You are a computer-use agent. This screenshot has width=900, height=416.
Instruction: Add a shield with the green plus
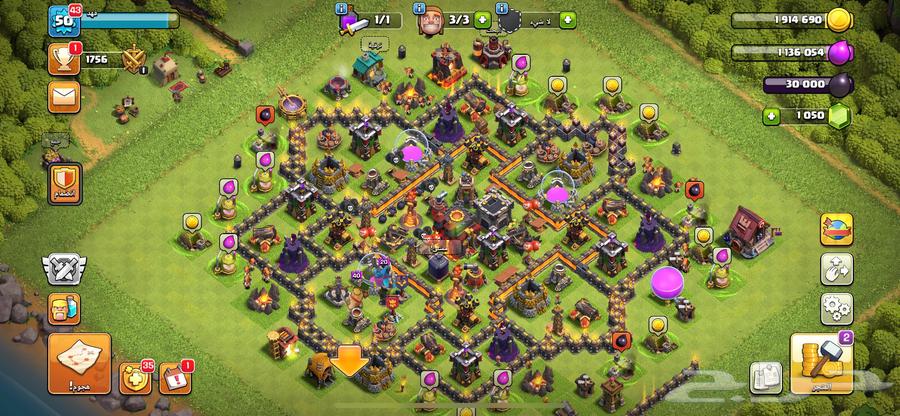(568, 19)
